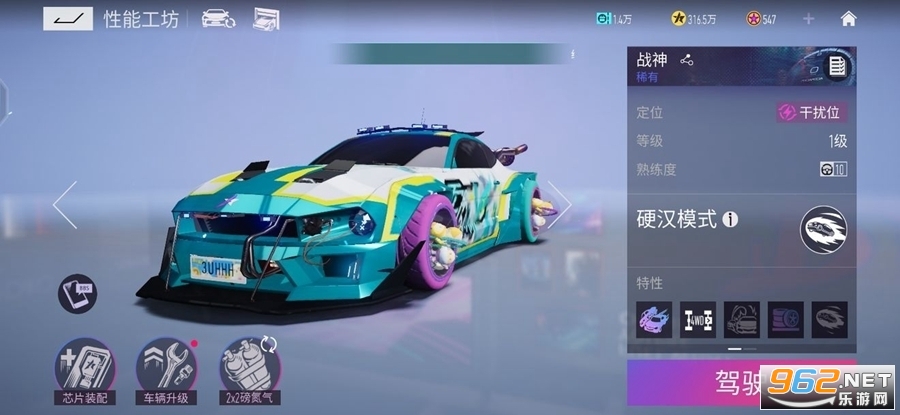Switch to the previous car
The image size is (900, 415).
64,205
